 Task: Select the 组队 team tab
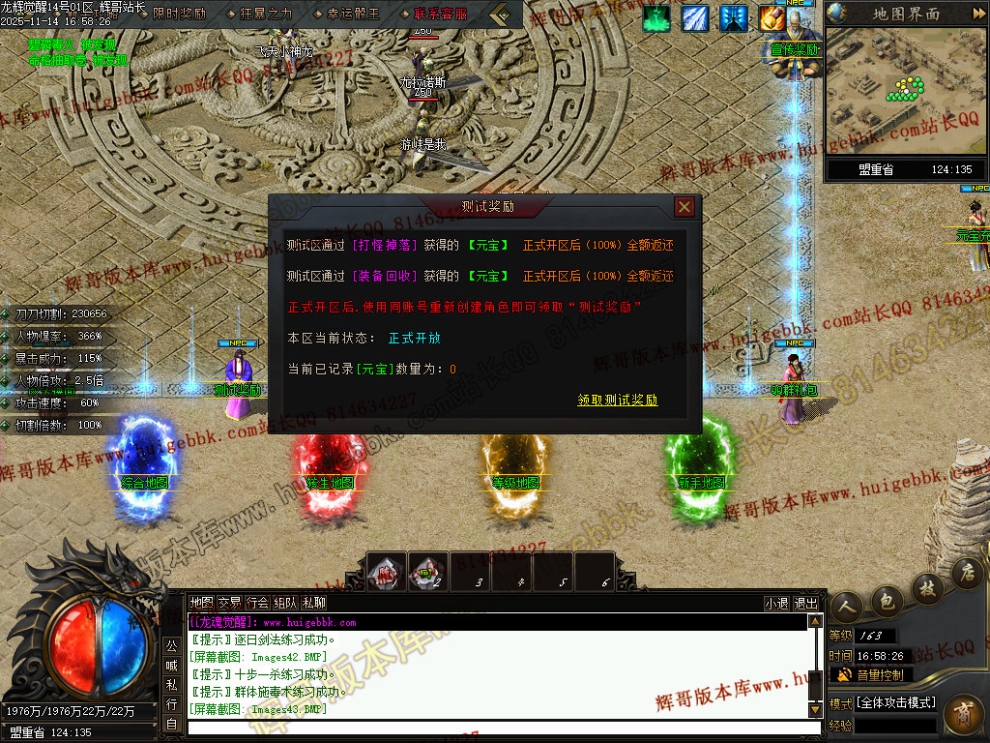click(286, 603)
